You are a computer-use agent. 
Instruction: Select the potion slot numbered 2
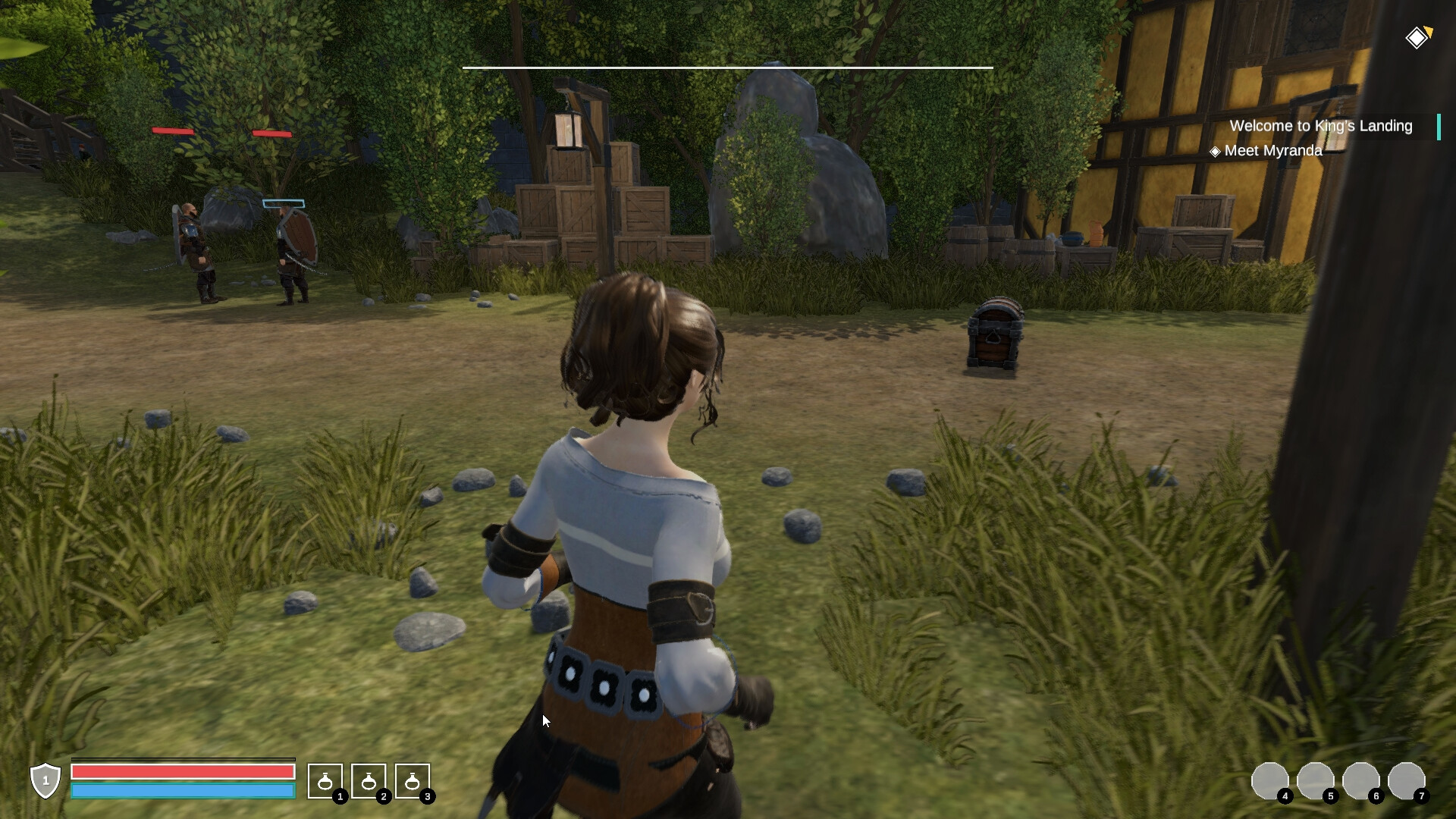point(369,781)
